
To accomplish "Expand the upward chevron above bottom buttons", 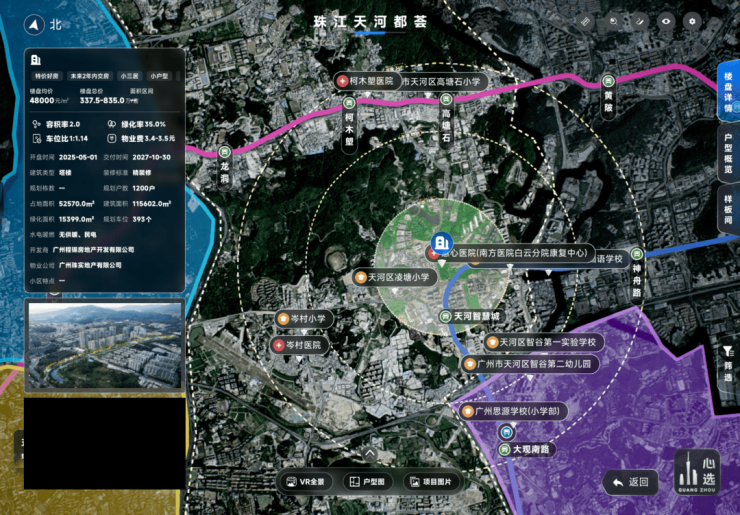I will point(369,453).
